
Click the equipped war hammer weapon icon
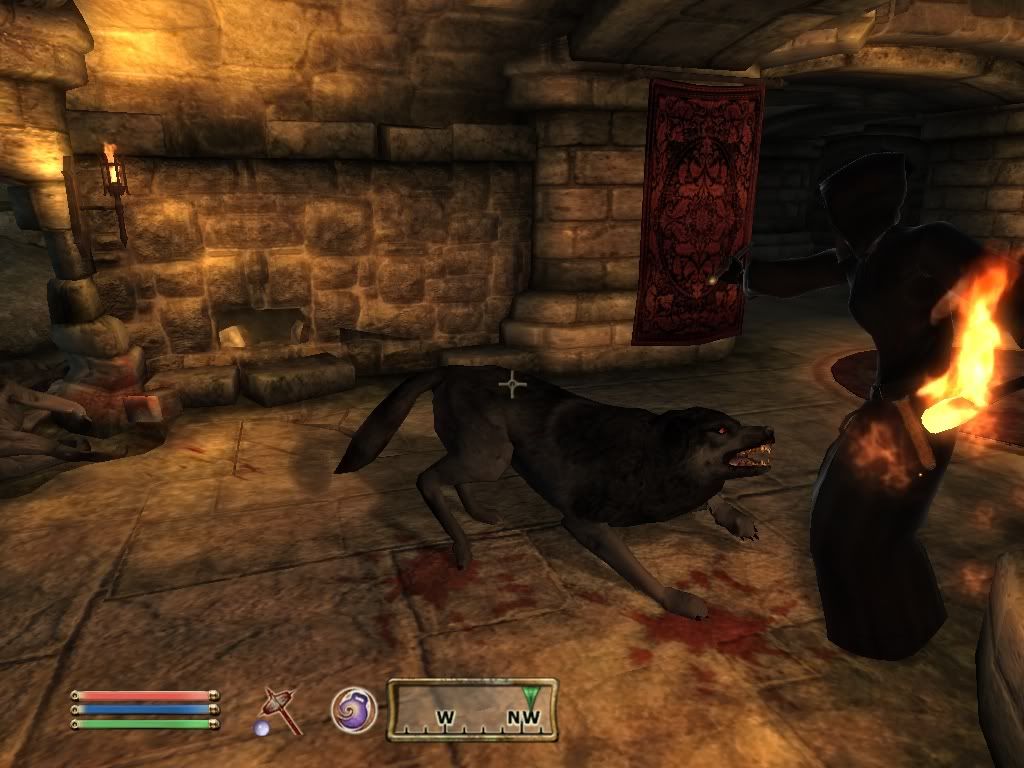point(279,710)
